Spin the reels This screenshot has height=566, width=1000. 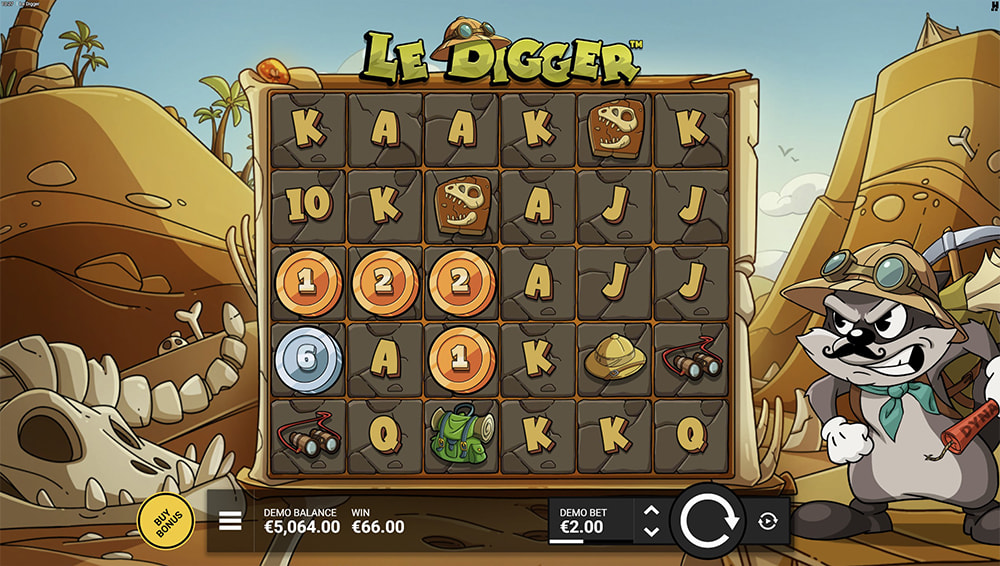708,520
